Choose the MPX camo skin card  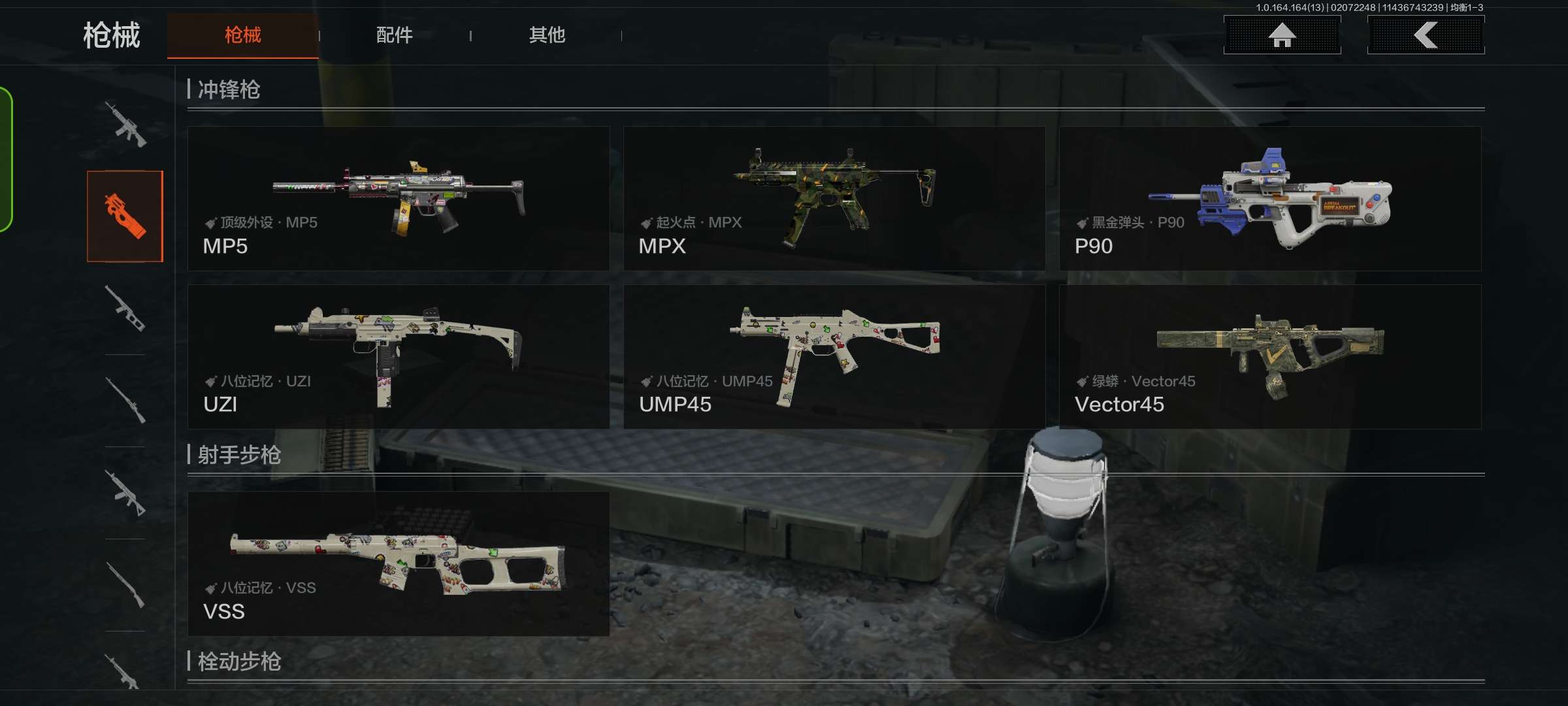(834, 199)
